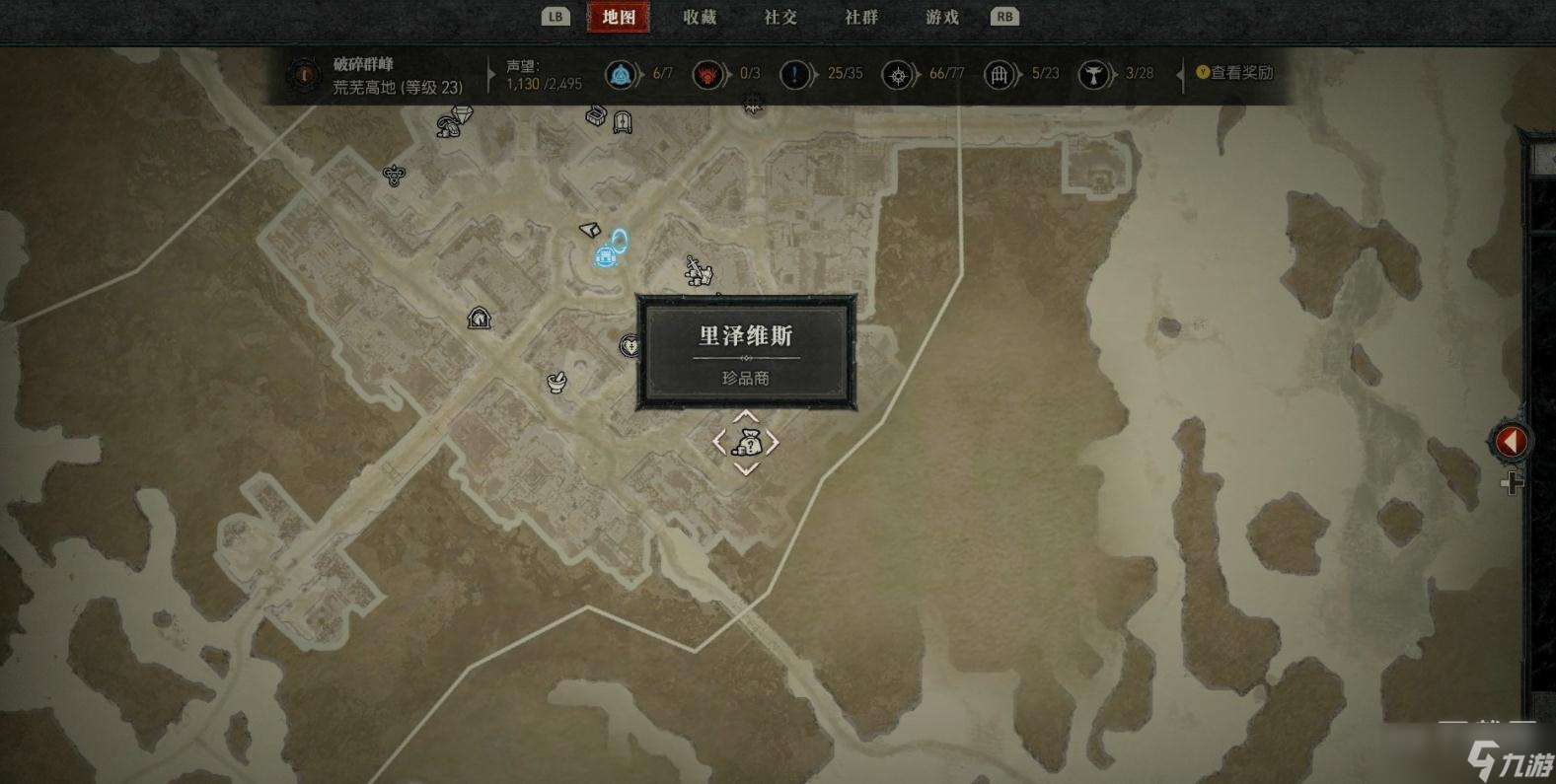Click the alchemist mortar and pestle icon
1556x784 pixels.
pos(556,382)
